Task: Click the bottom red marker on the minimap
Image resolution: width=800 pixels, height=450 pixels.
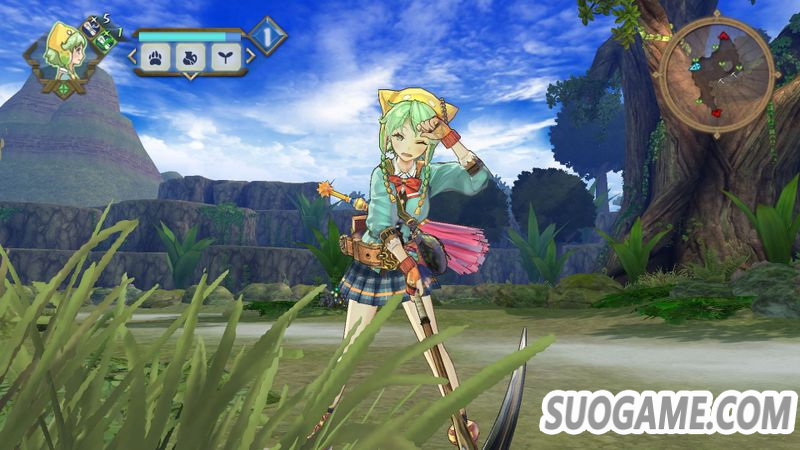Action: coord(716,112)
